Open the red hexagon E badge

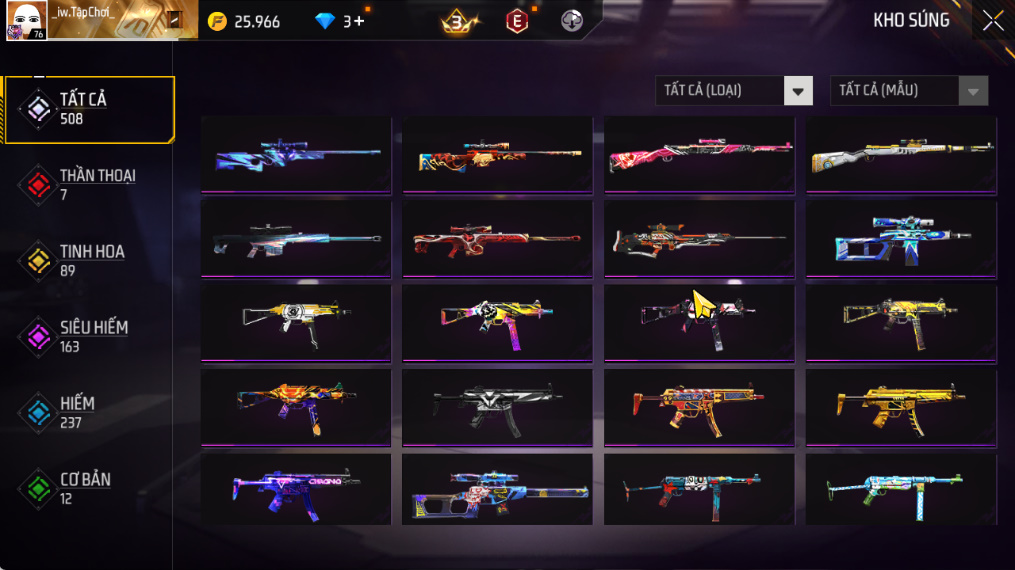click(x=516, y=21)
